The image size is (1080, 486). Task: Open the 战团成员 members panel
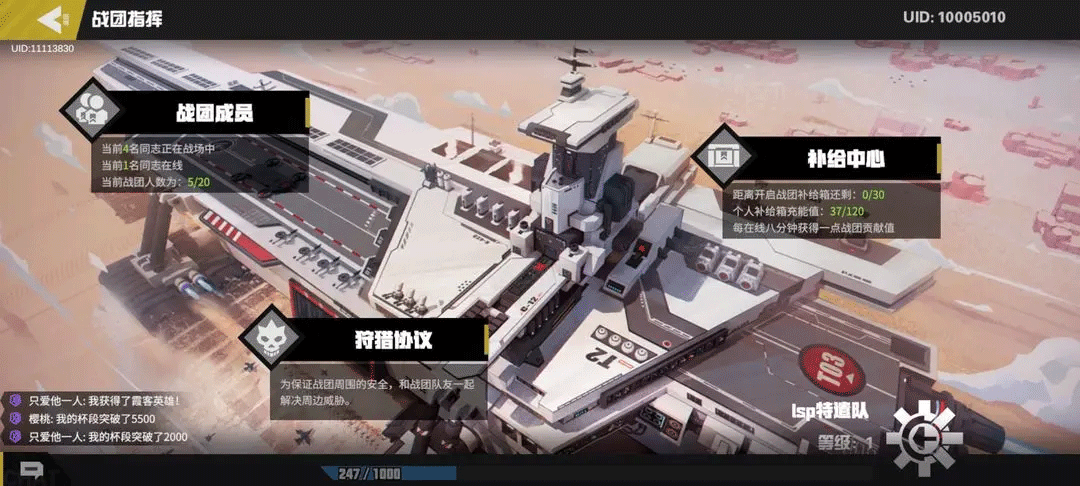(x=215, y=112)
